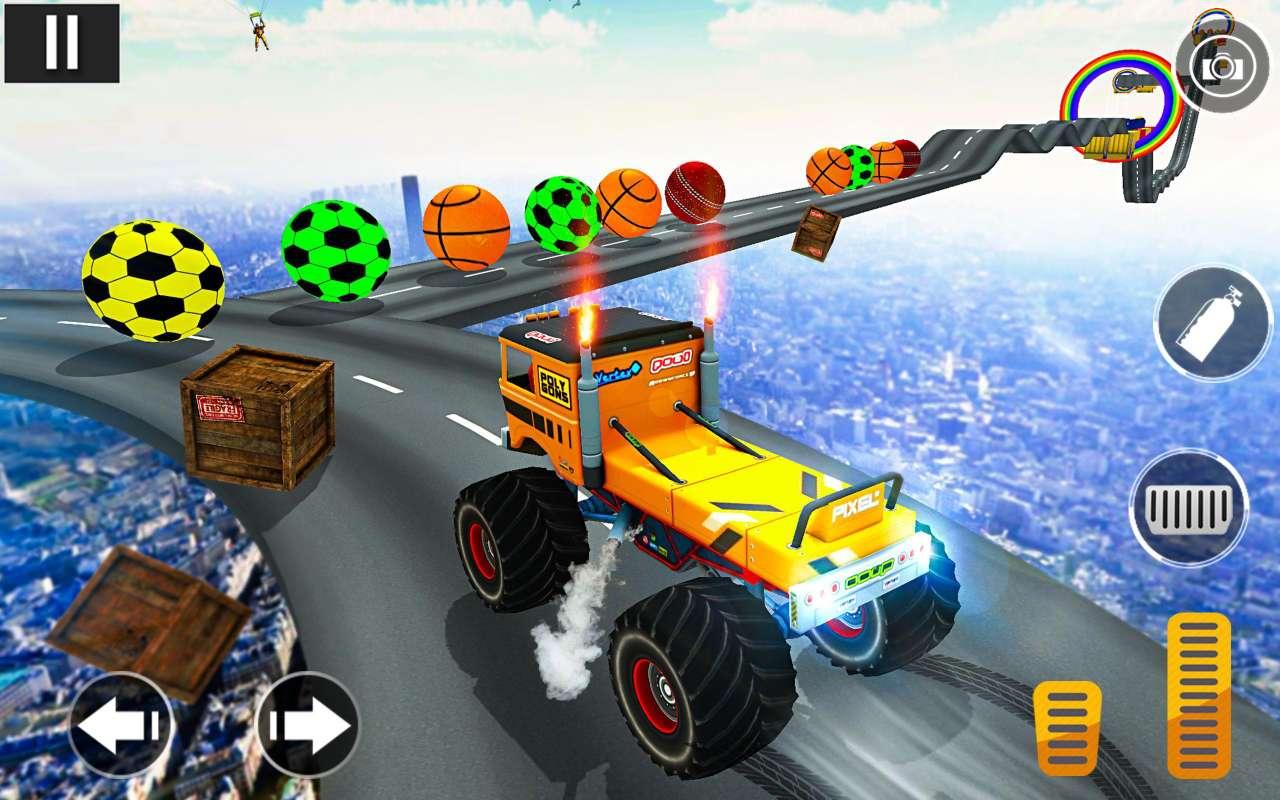
Task: Click the wooden crate on the left road
Action: [x=255, y=420]
